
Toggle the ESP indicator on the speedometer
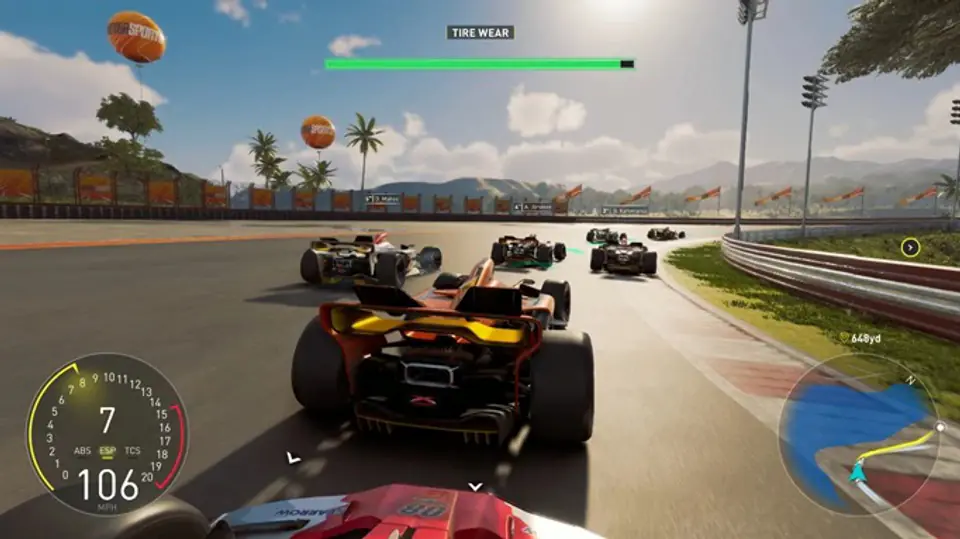click(107, 451)
